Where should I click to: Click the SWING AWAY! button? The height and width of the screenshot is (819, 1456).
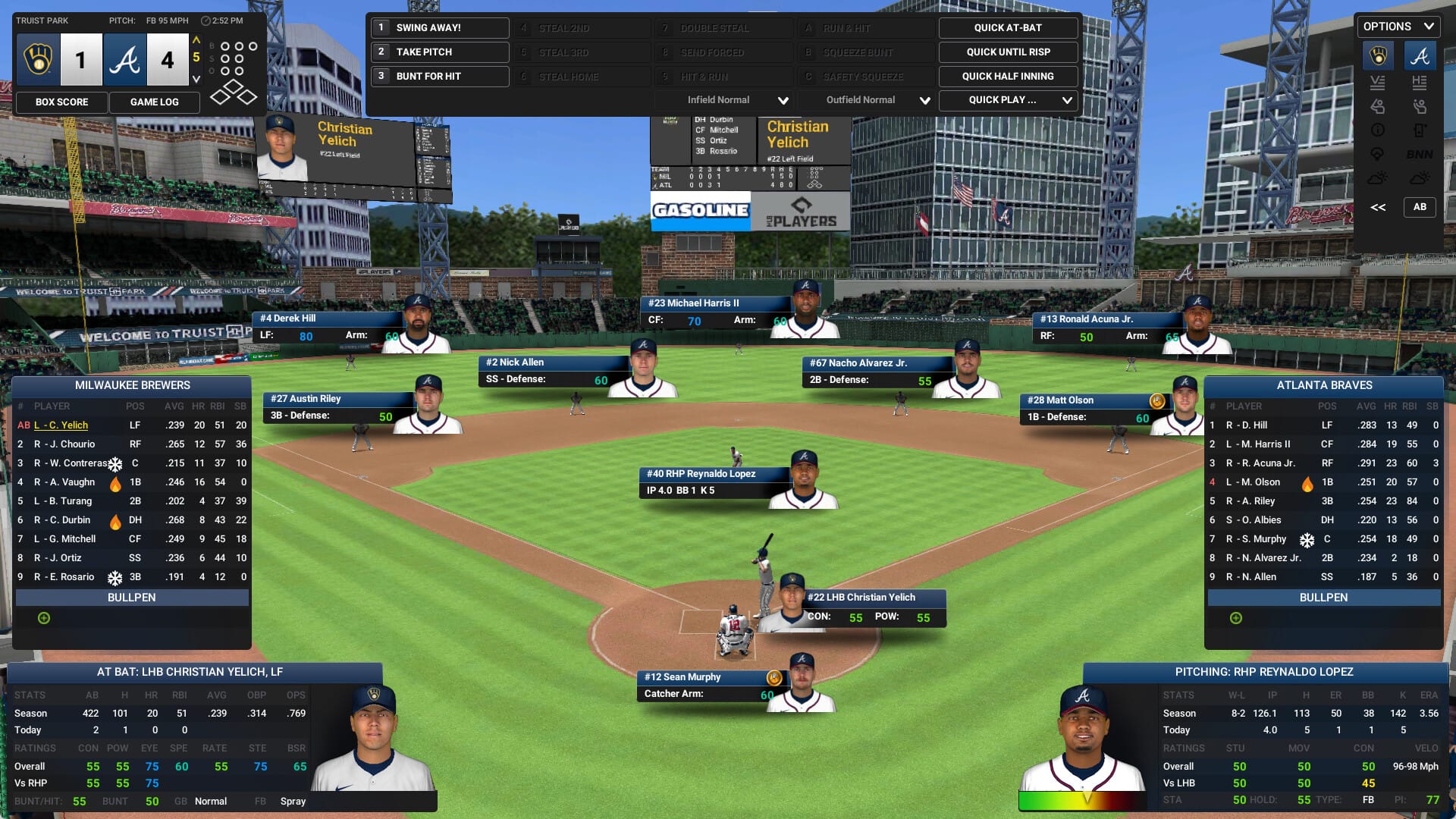coord(439,27)
